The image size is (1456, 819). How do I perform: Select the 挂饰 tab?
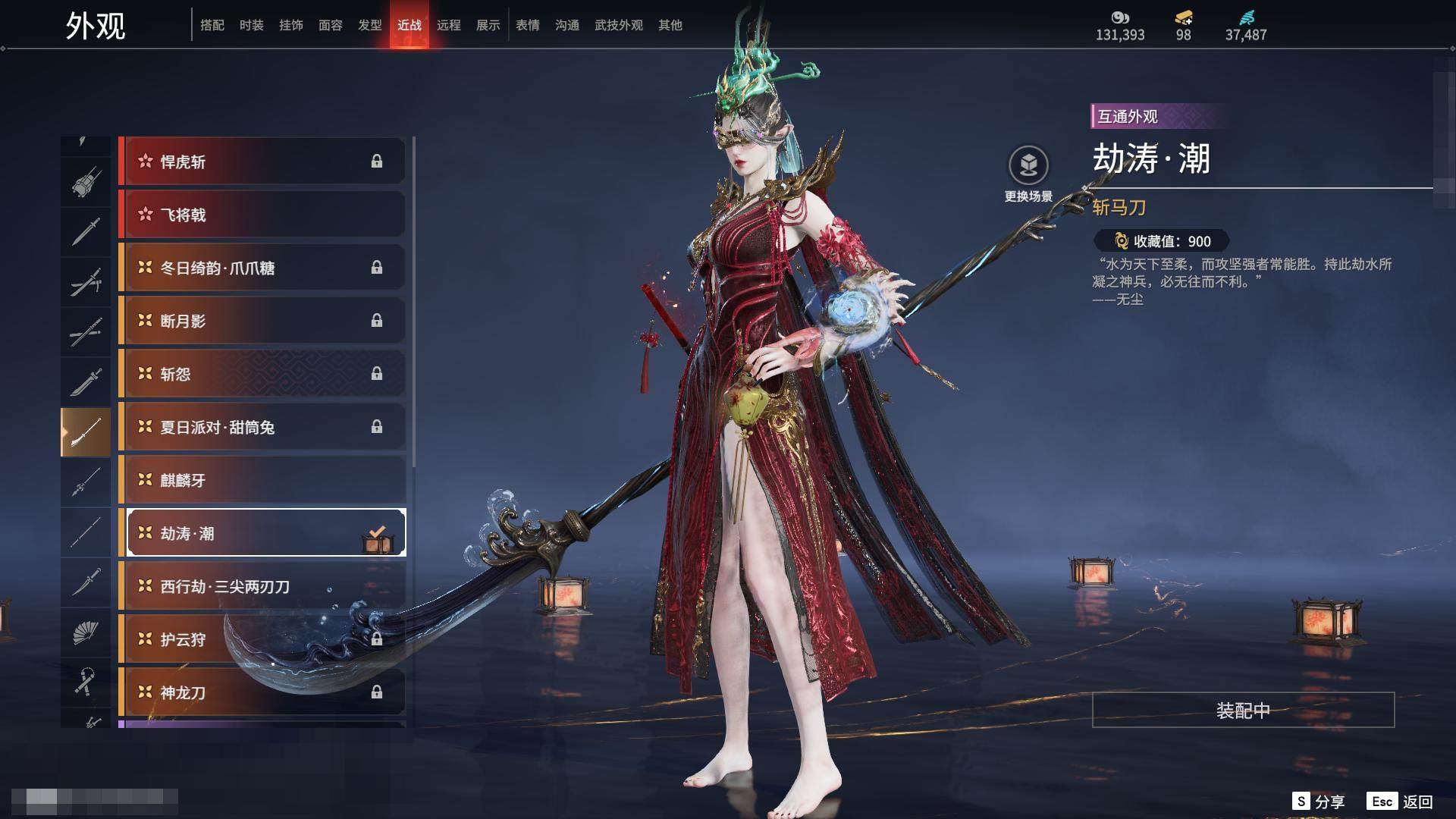(290, 25)
